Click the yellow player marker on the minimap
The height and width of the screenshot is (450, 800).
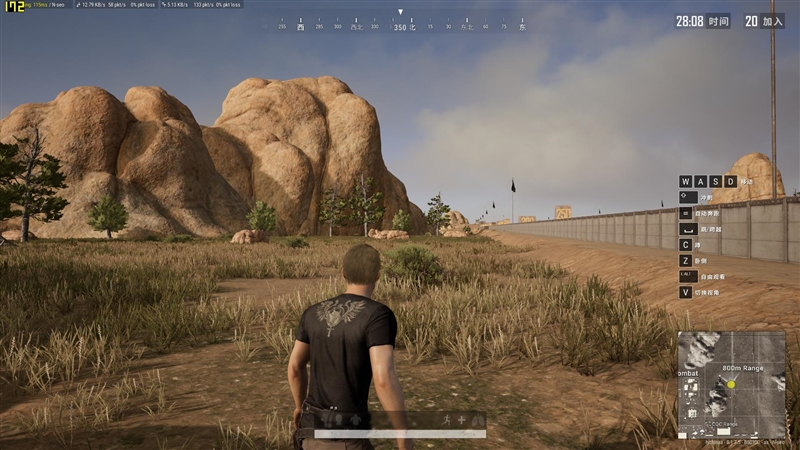tap(731, 384)
